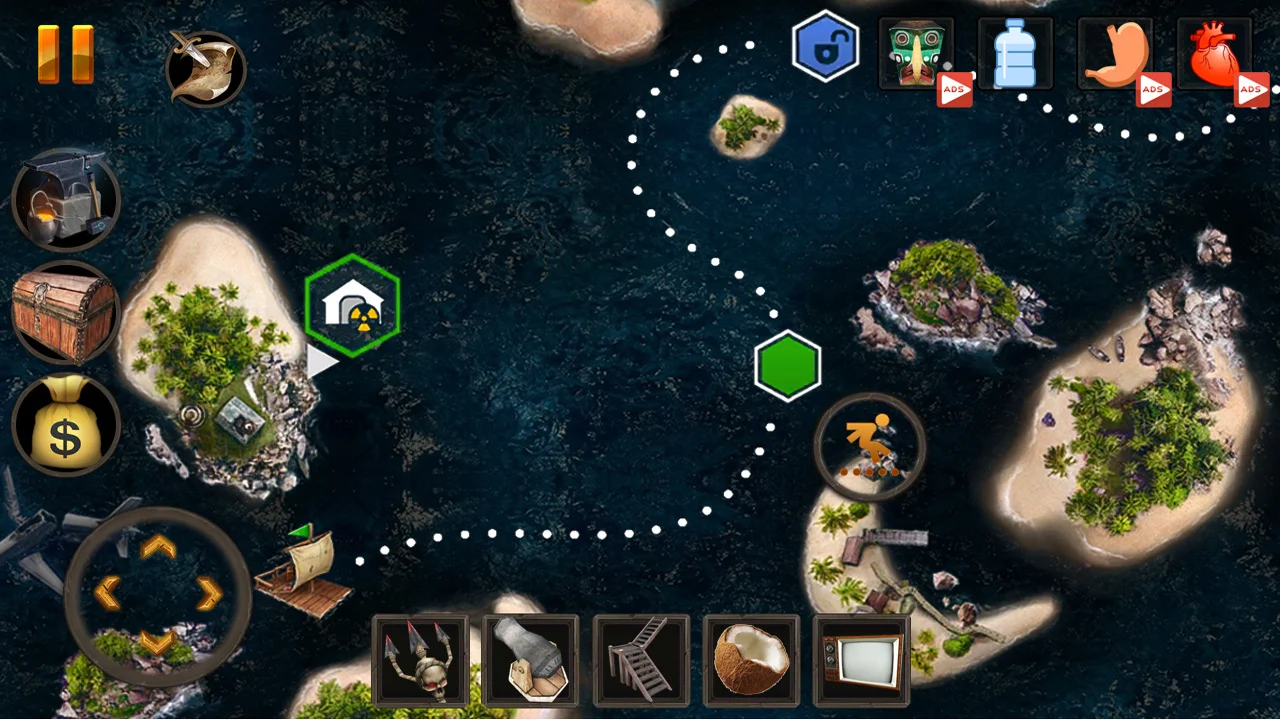This screenshot has width=1280, height=720.
Task: Watch ad for the tribal mask reward
Action: click(954, 89)
